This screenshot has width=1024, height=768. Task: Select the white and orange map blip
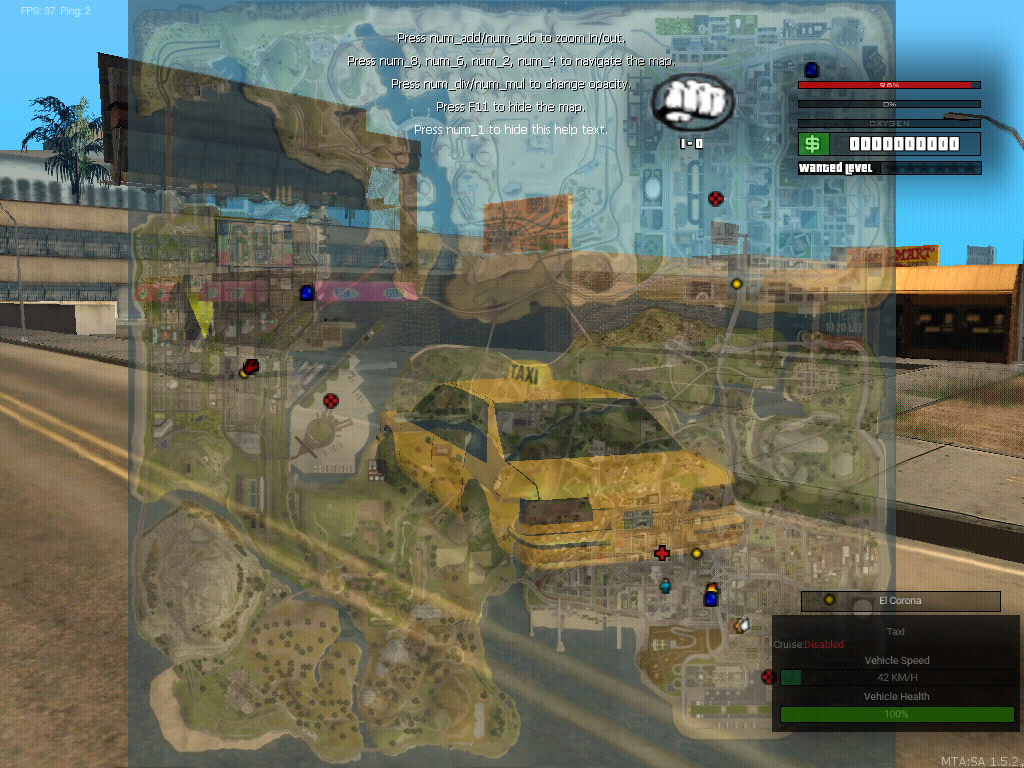(x=741, y=625)
